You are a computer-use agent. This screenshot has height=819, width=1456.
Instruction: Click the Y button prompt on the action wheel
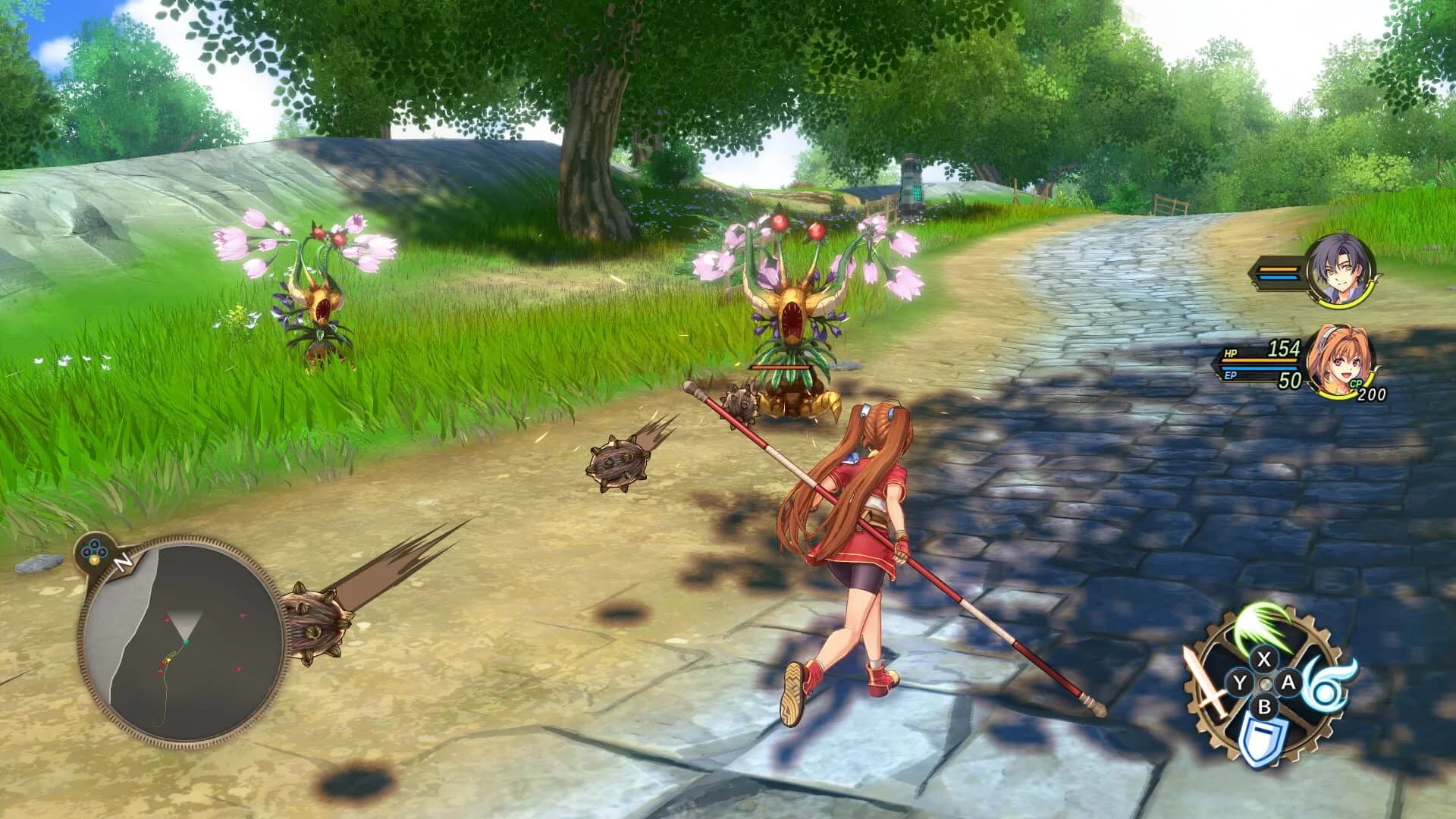pos(1239,682)
